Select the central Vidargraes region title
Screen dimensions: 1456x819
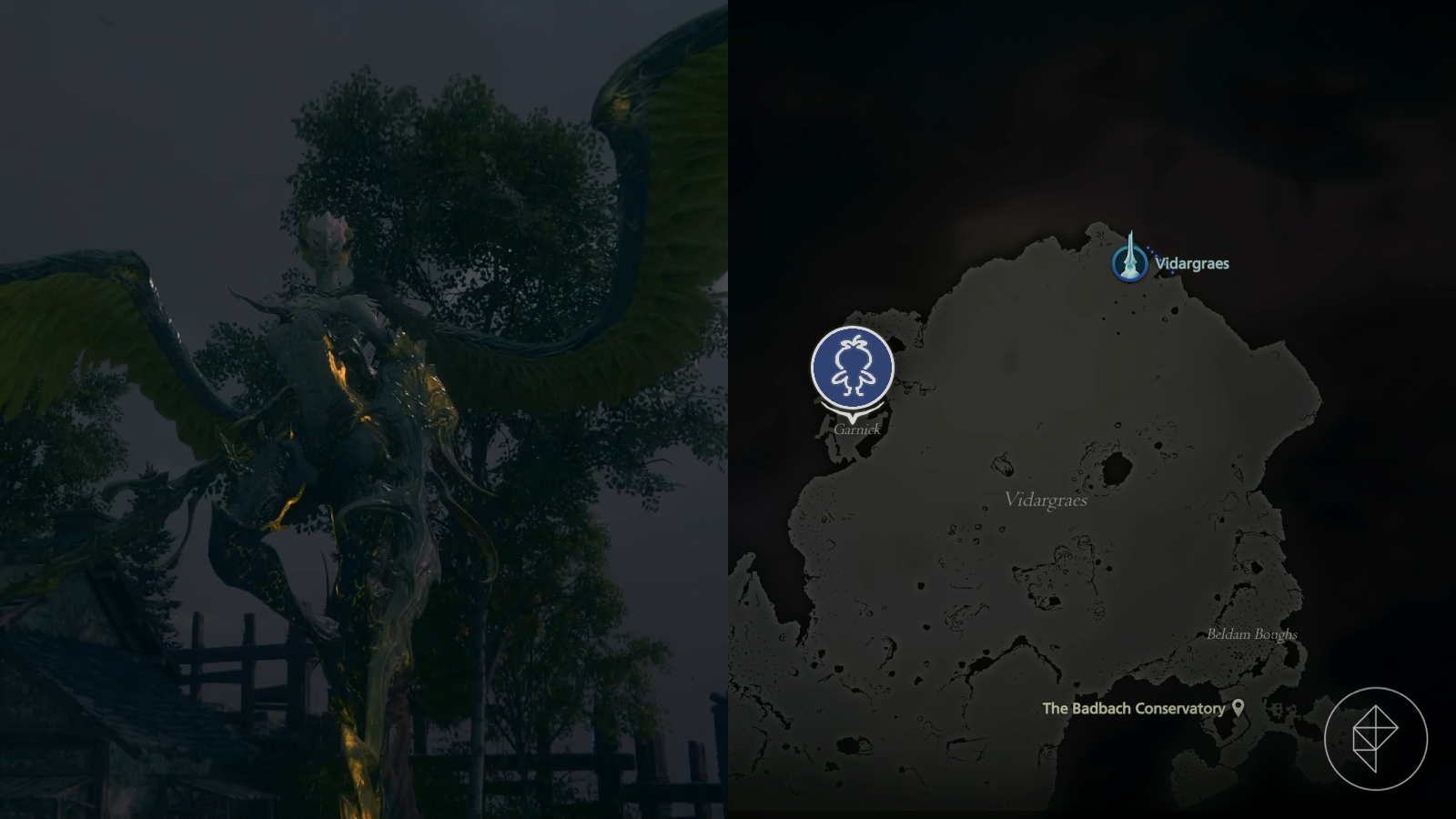pos(1046,500)
